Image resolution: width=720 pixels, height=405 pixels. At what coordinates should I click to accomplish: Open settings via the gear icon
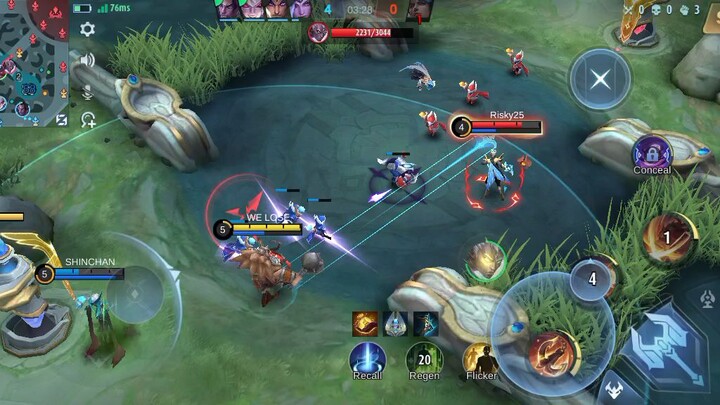pos(87,30)
